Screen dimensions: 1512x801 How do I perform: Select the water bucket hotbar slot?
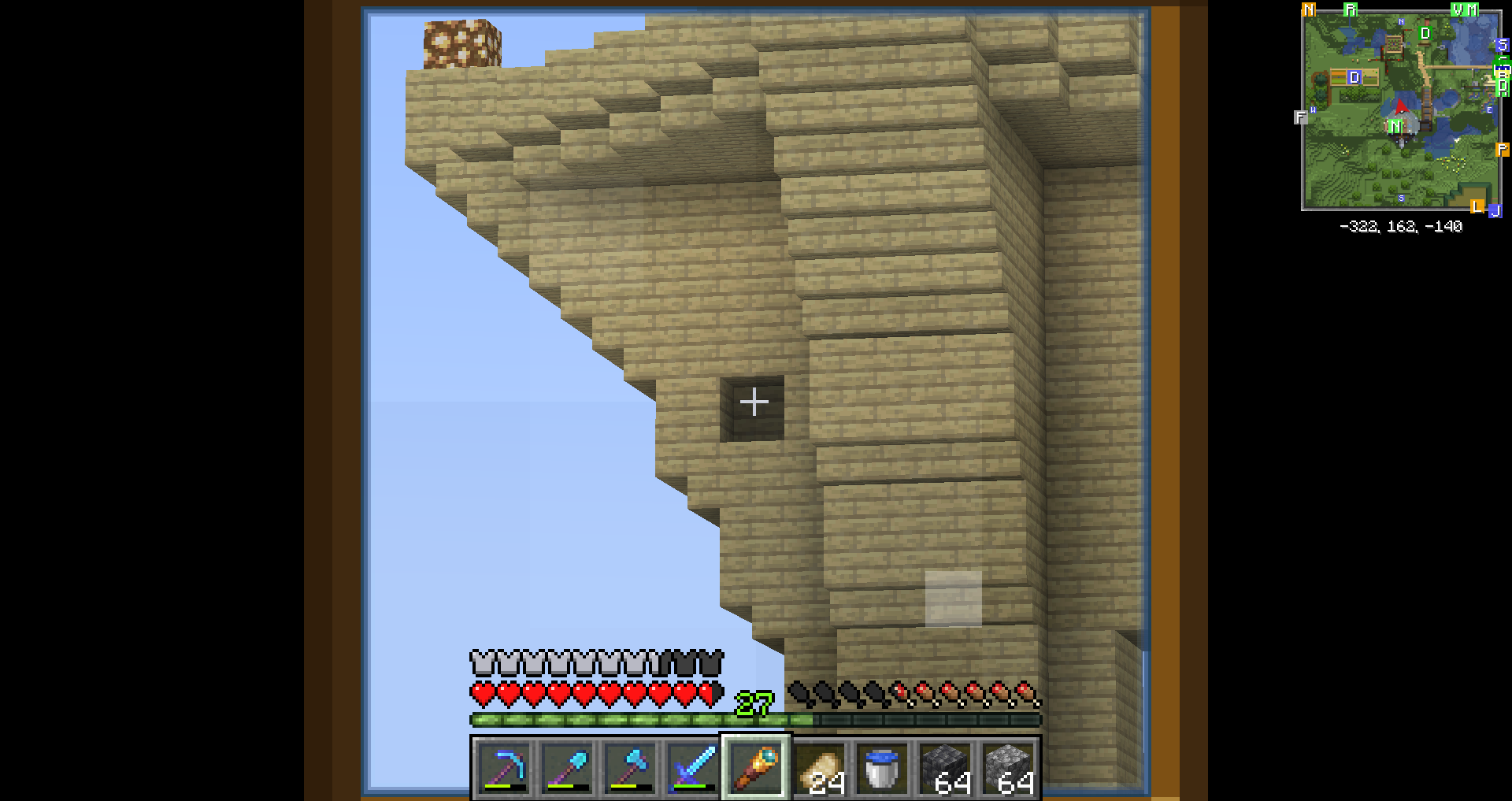pos(882,768)
